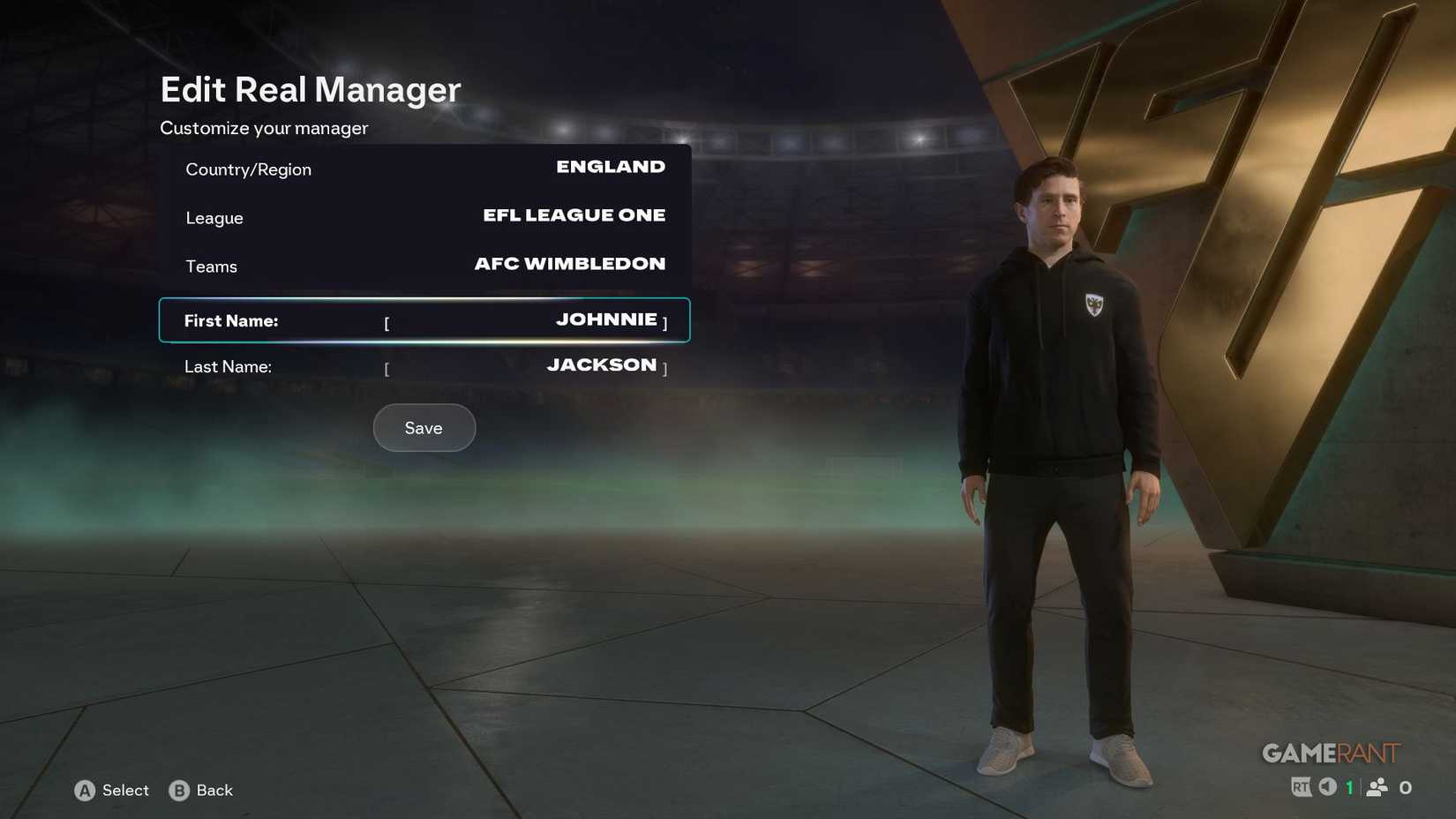Click the Customize your manager subtitle
Viewport: 1456px width, 819px height.
263,128
